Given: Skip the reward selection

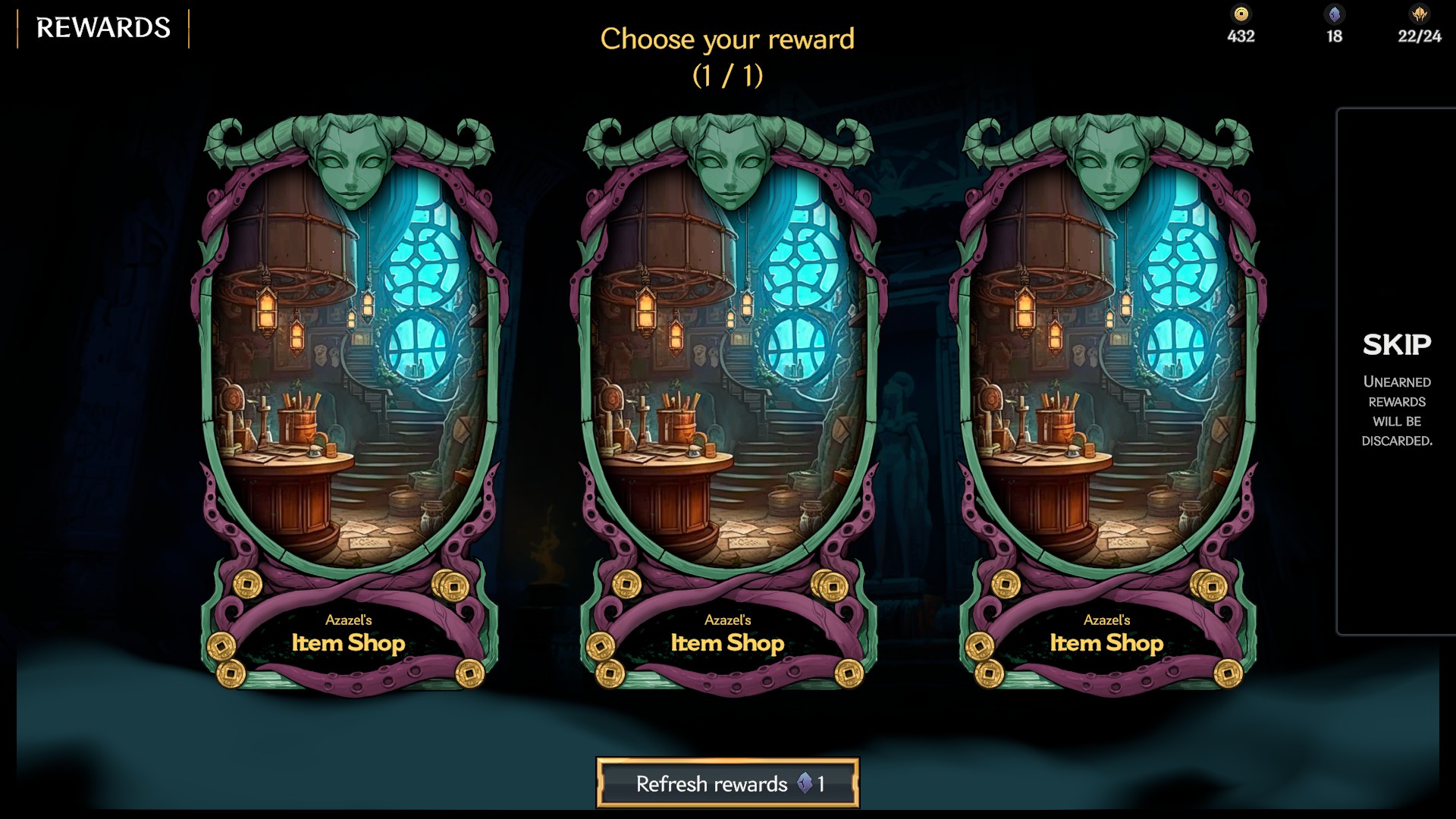Looking at the screenshot, I should click(1396, 372).
